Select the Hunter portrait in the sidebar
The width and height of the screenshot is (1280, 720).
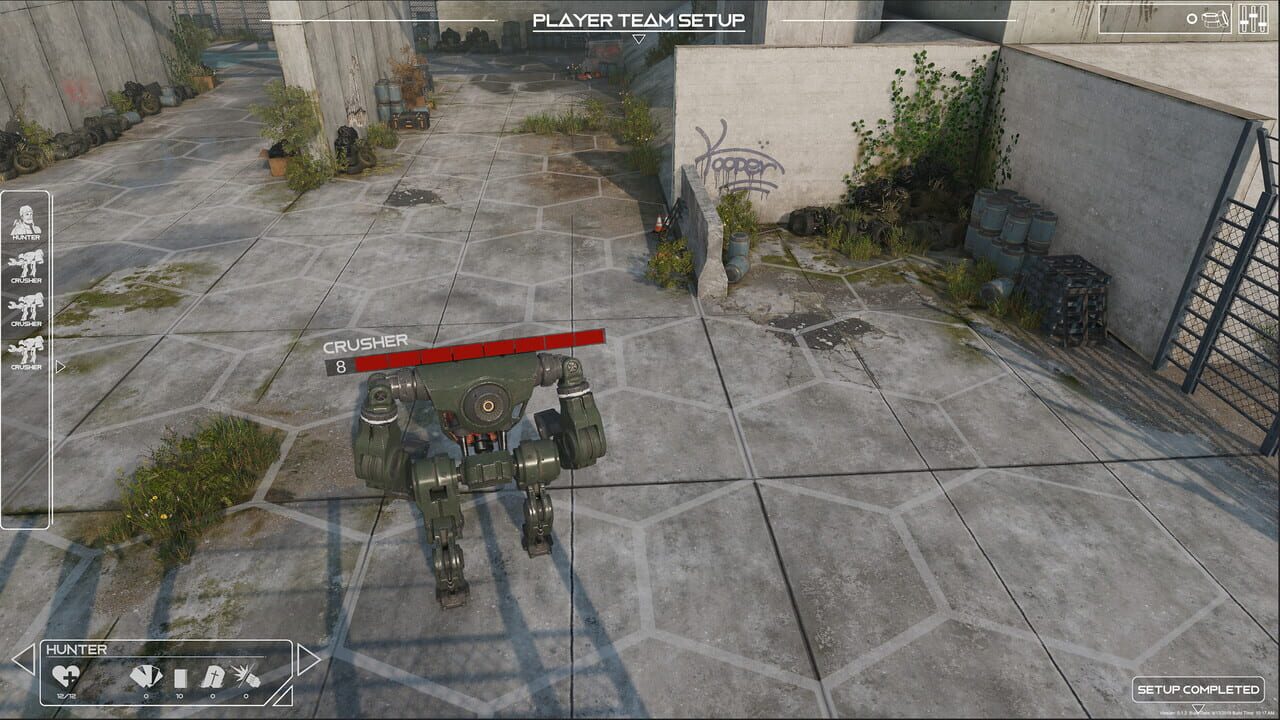[x=27, y=219]
